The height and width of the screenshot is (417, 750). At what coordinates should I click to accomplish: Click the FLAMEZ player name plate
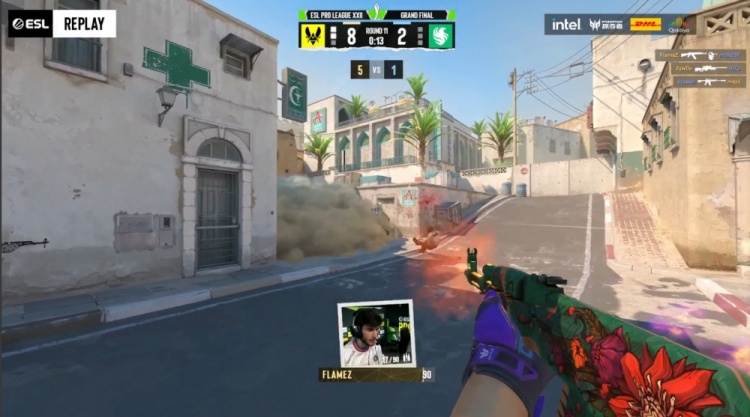pos(370,375)
